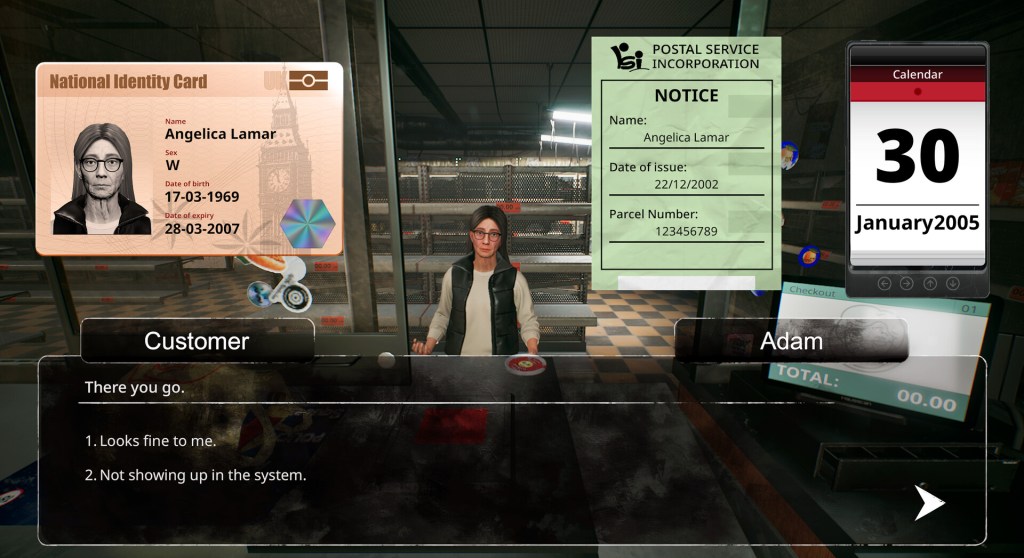The height and width of the screenshot is (558, 1024).
Task: Click the white continue arrow
Action: (929, 502)
